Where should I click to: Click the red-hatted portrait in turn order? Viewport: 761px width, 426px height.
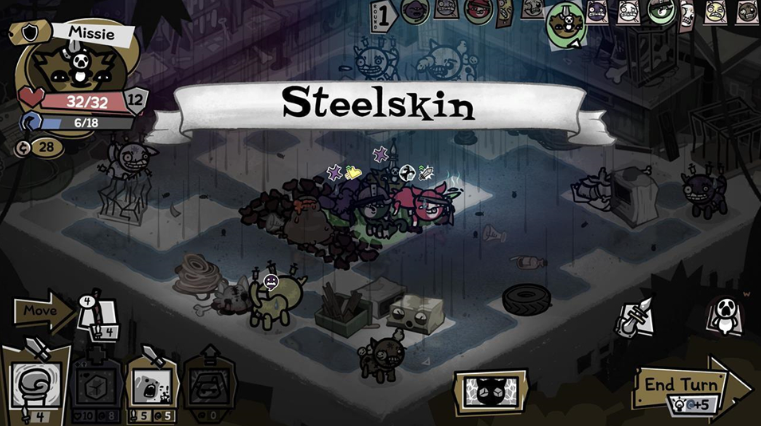click(477, 11)
